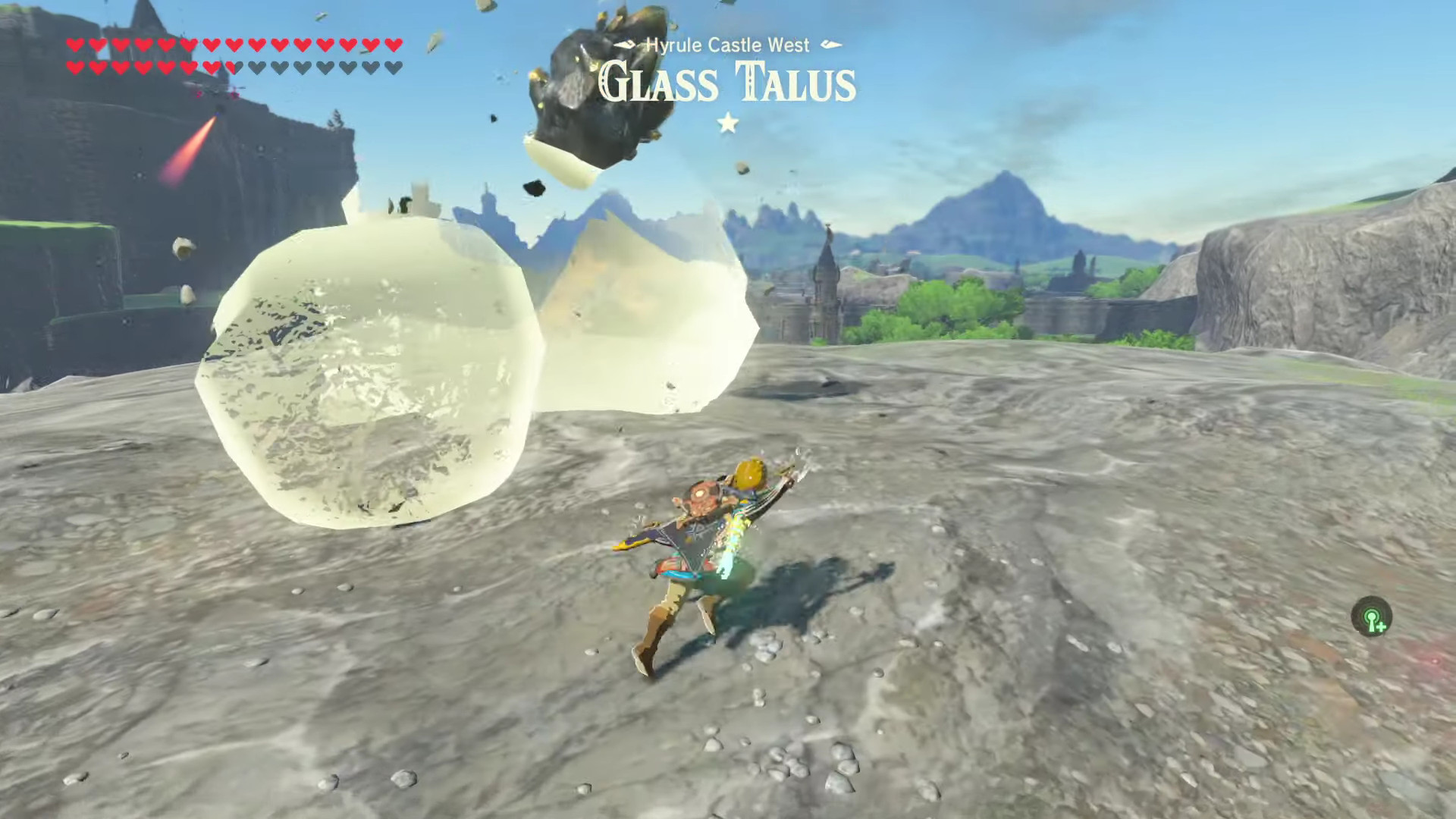This screenshot has width=1456, height=819.
Task: Click the last red heart in the top row
Action: click(x=395, y=45)
